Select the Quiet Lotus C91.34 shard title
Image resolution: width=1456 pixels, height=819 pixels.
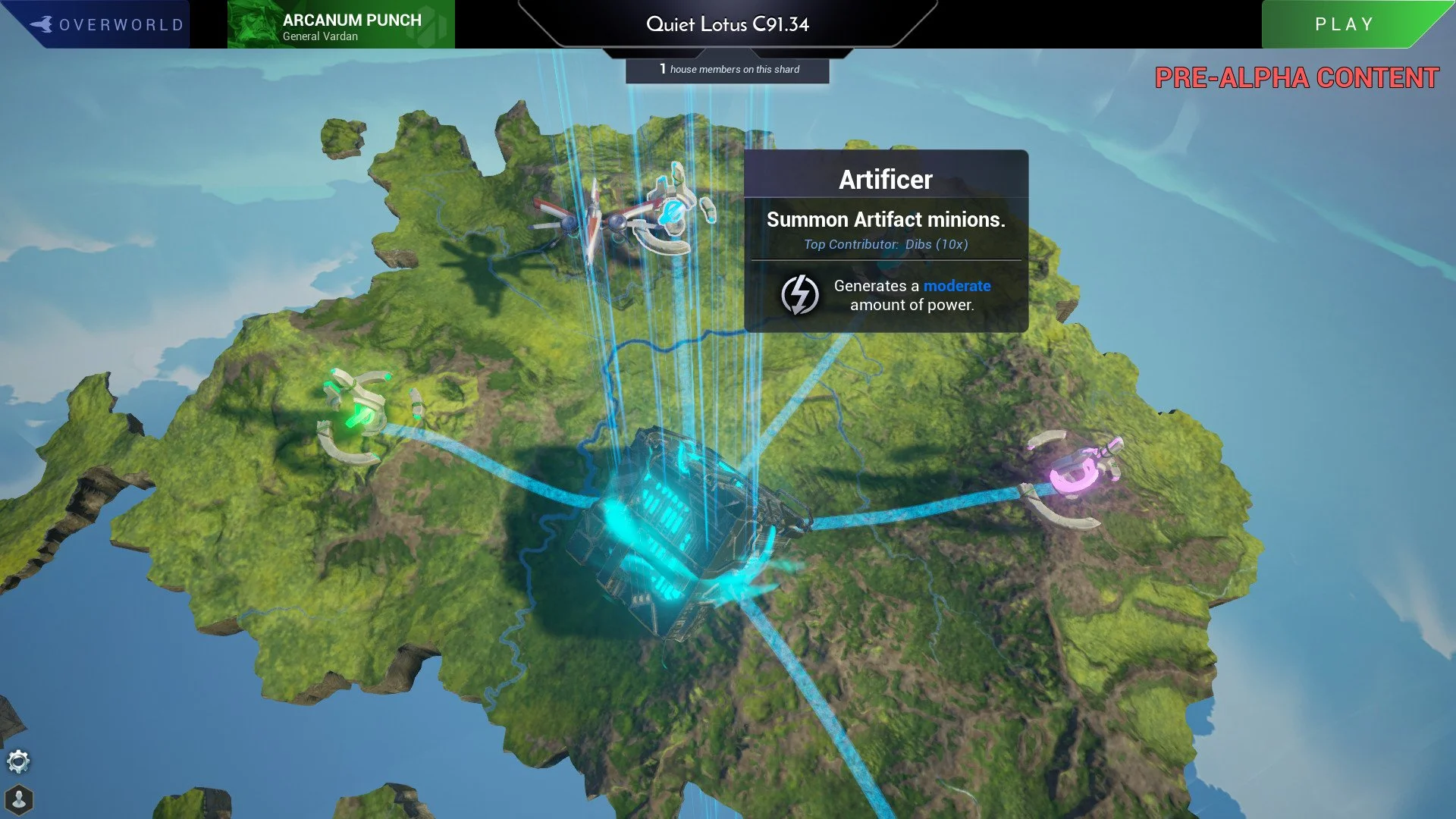tap(727, 24)
